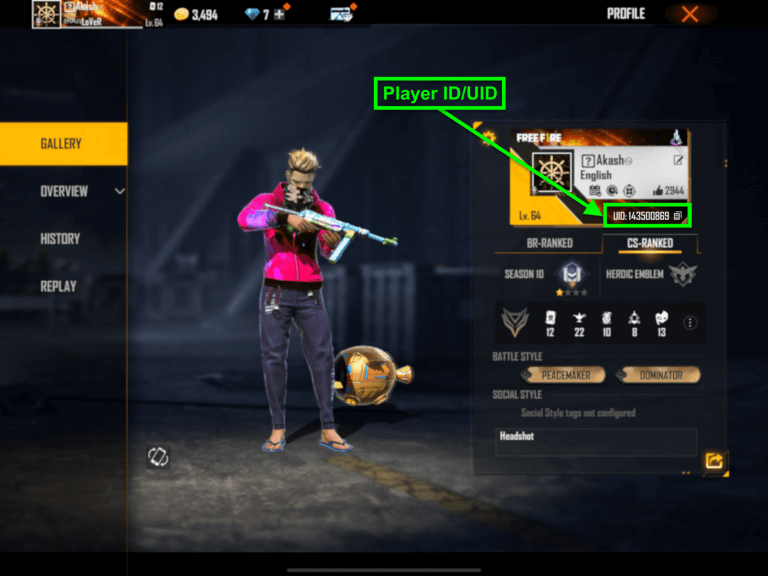Copy the UID using the copy icon

[x=677, y=215]
